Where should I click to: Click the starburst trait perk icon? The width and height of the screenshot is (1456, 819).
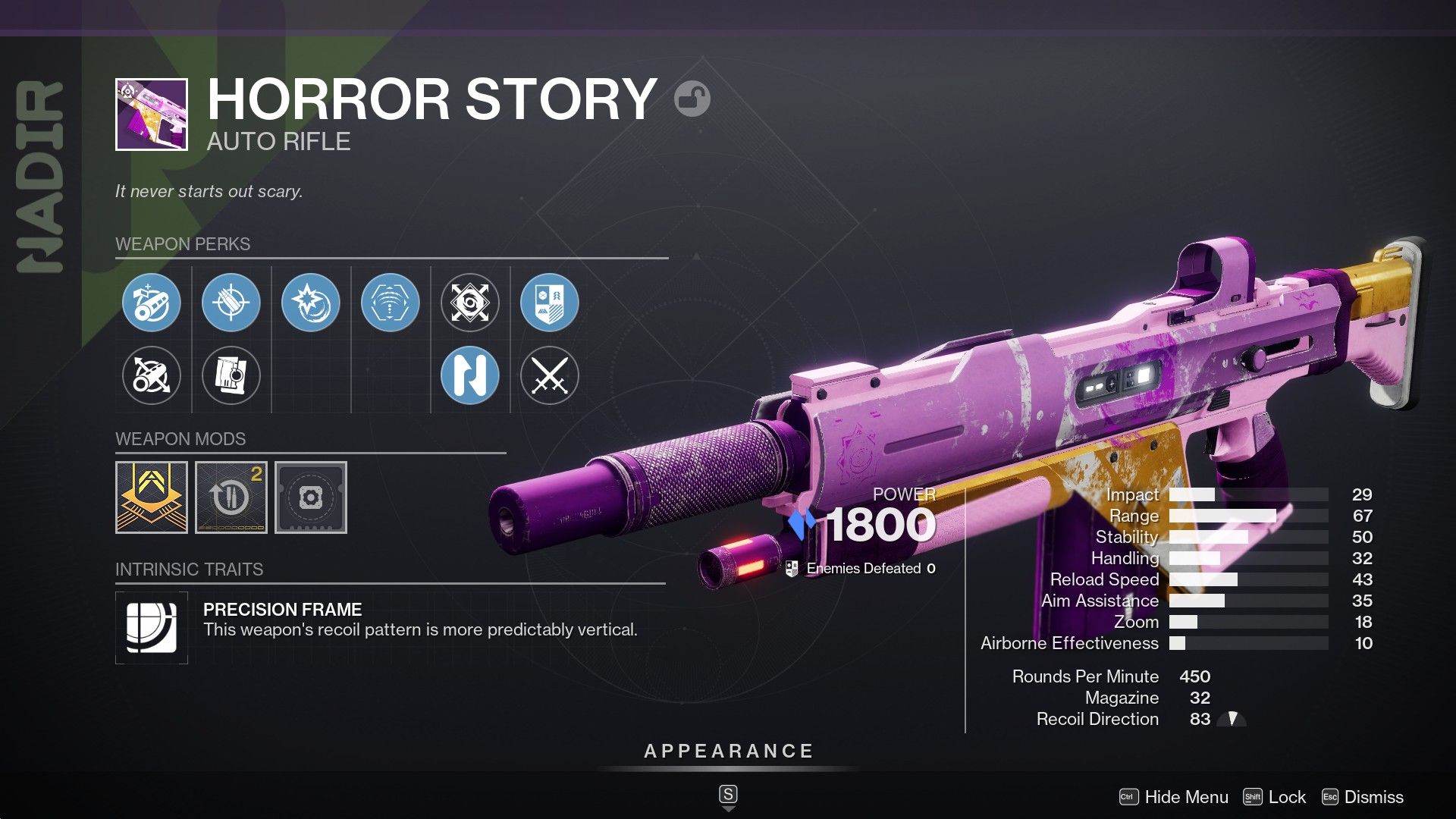click(x=312, y=302)
